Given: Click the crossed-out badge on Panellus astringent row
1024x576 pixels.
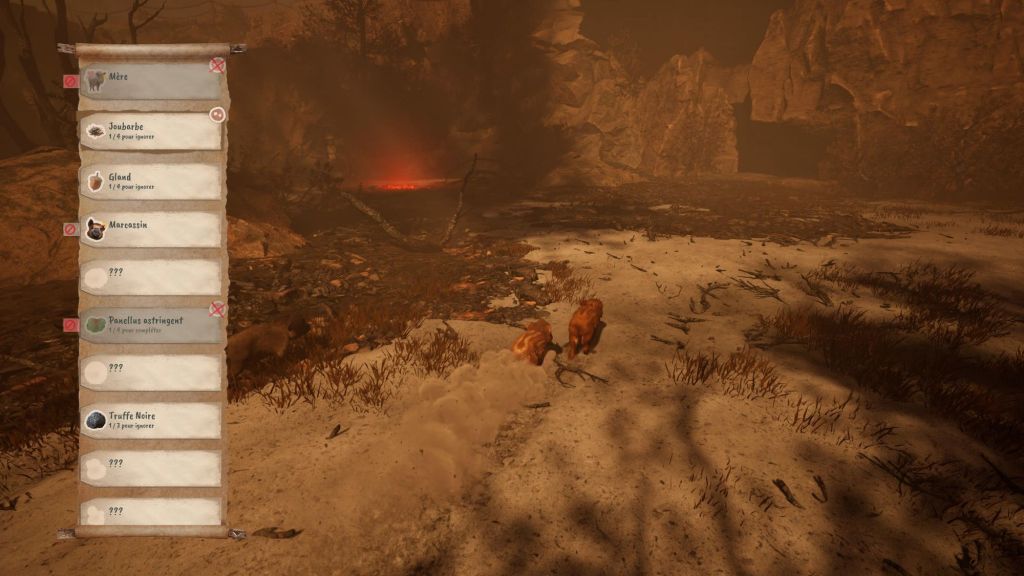Looking at the screenshot, I should pos(217,309).
